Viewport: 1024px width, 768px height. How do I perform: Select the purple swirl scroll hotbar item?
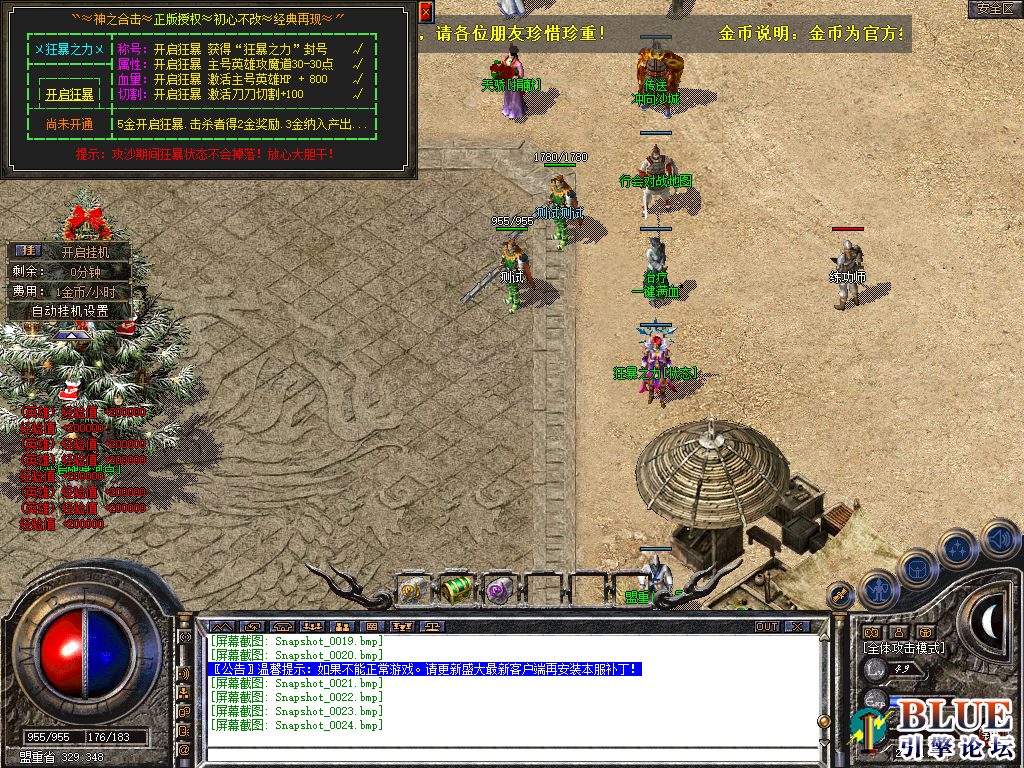pyautogui.click(x=498, y=590)
